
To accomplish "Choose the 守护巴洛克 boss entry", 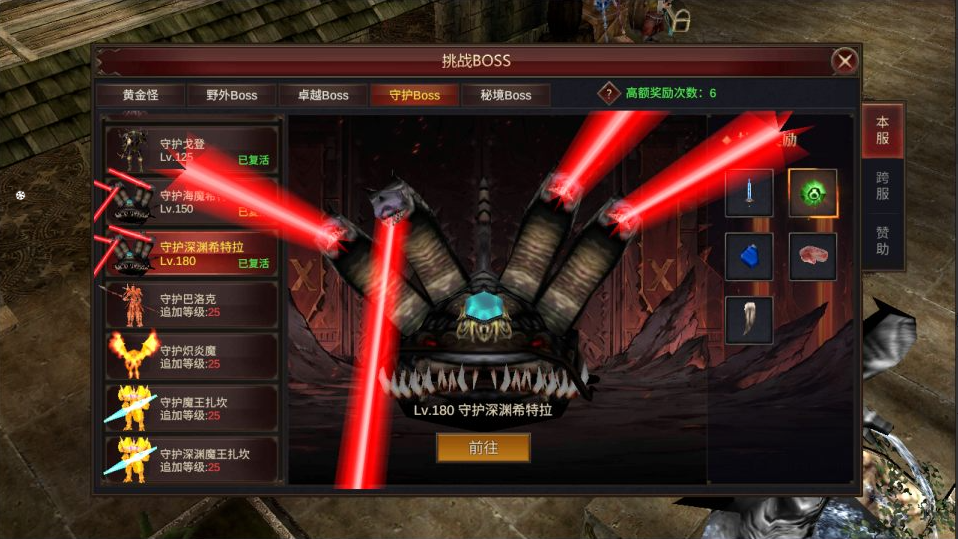I will coord(192,304).
